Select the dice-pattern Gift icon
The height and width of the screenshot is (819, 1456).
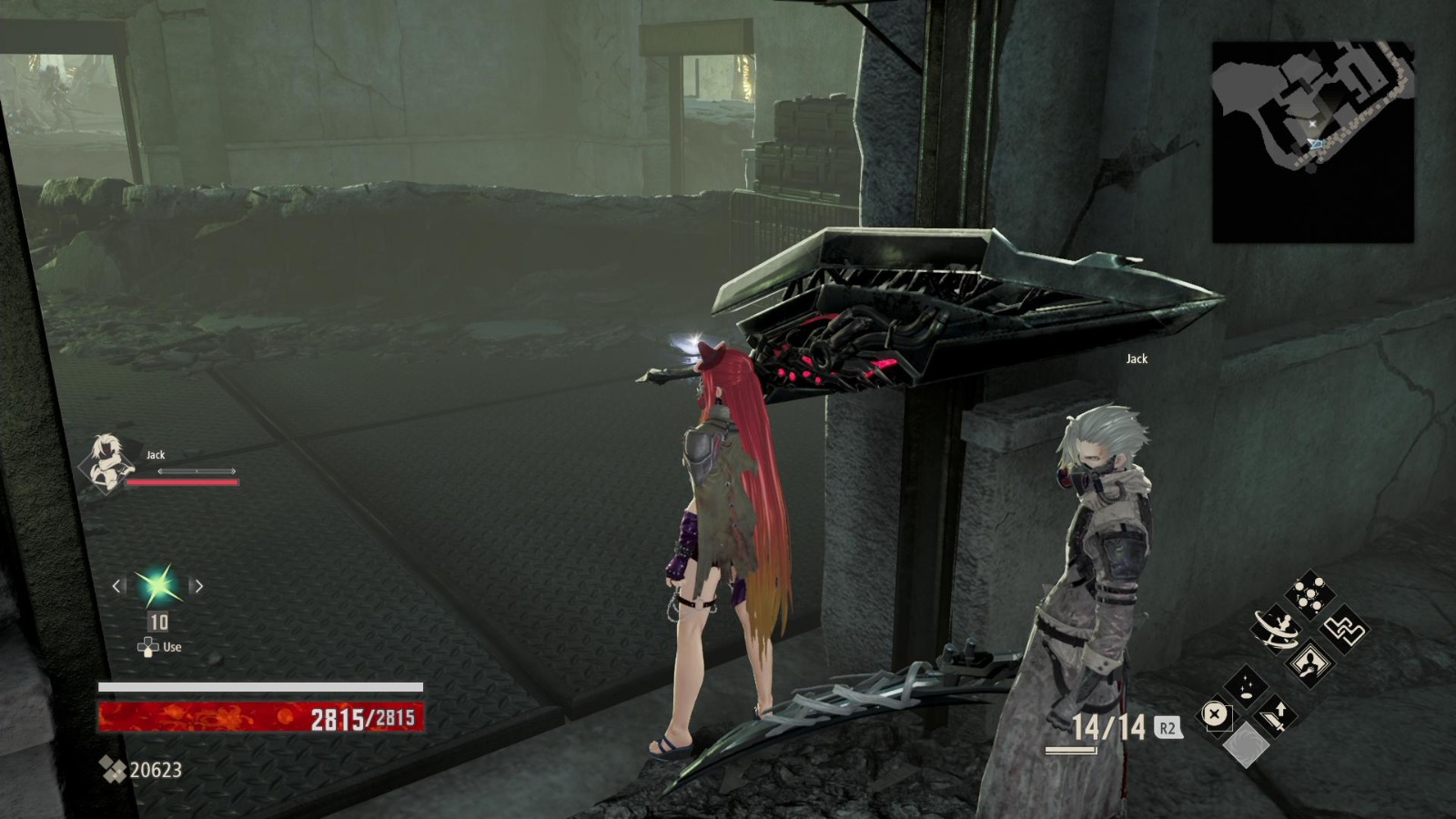1309,592
